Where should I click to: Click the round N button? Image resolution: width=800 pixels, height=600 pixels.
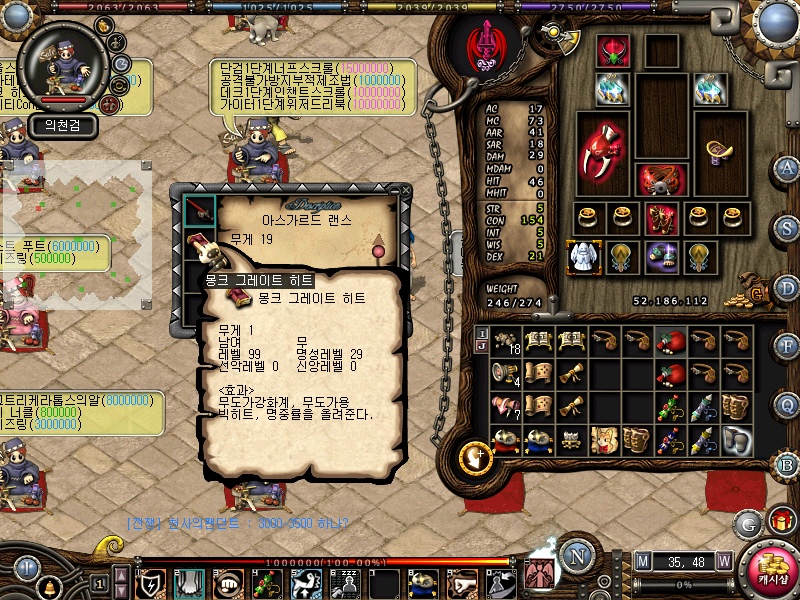(x=577, y=556)
